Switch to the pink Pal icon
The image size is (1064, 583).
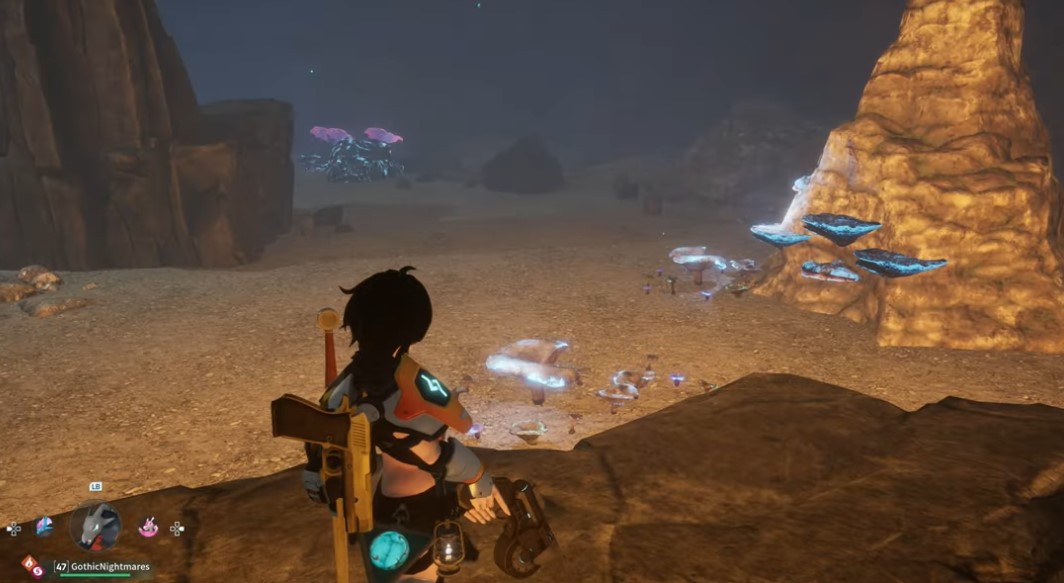tap(148, 526)
